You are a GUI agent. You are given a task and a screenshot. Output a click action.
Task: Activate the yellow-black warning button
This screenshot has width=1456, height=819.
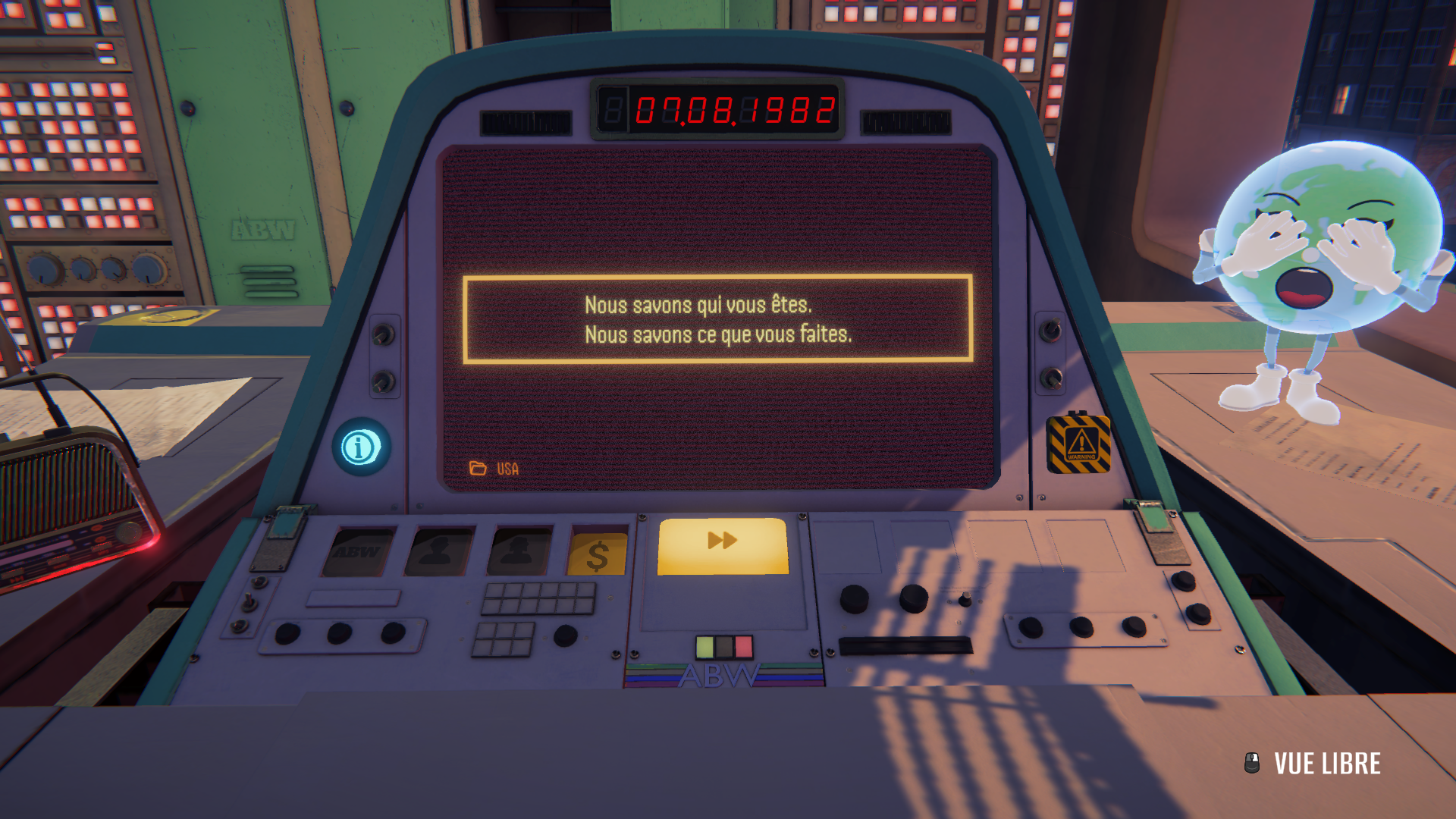tap(1078, 444)
